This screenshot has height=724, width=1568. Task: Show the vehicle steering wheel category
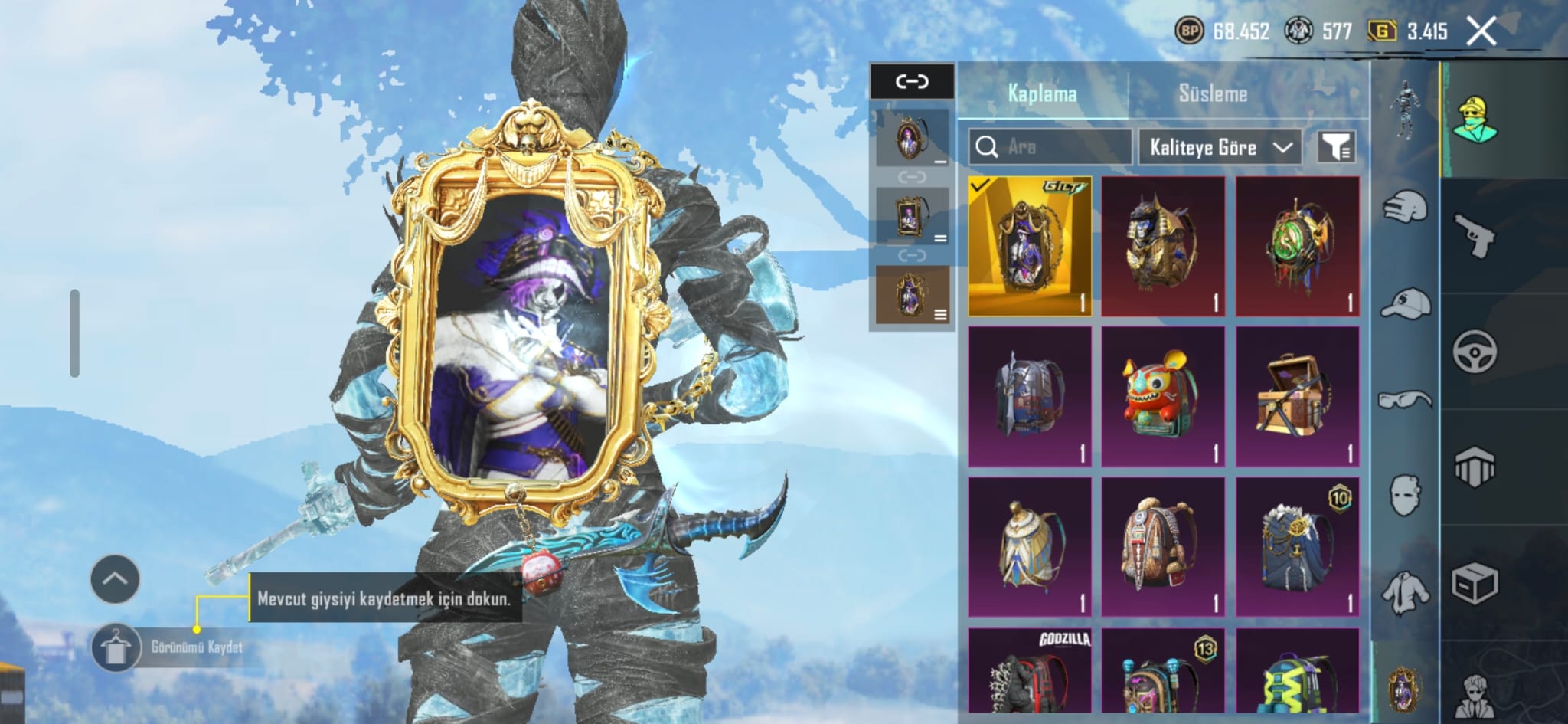(x=1474, y=352)
